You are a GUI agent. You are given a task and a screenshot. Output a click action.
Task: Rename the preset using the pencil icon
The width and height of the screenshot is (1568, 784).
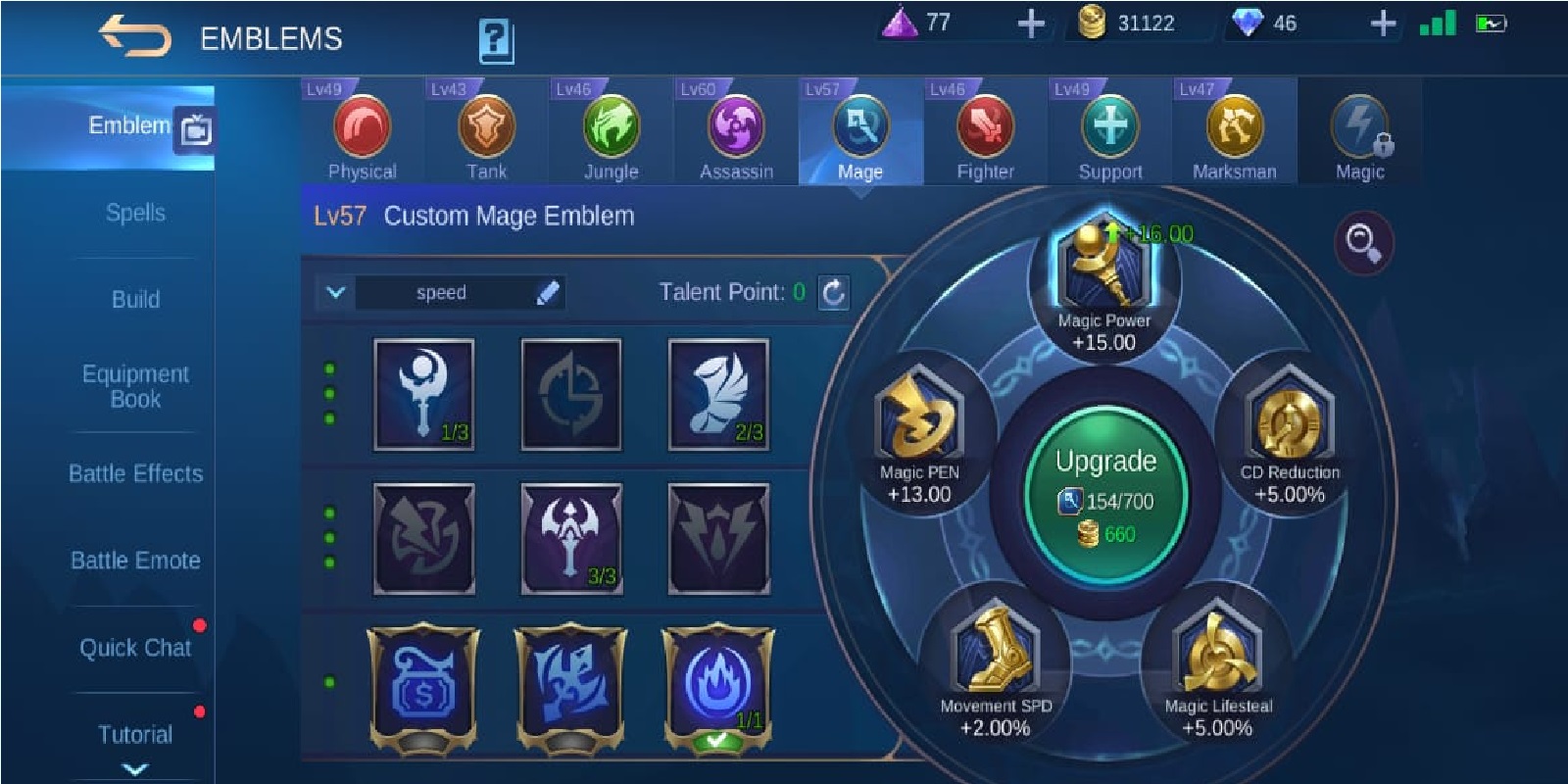(549, 291)
